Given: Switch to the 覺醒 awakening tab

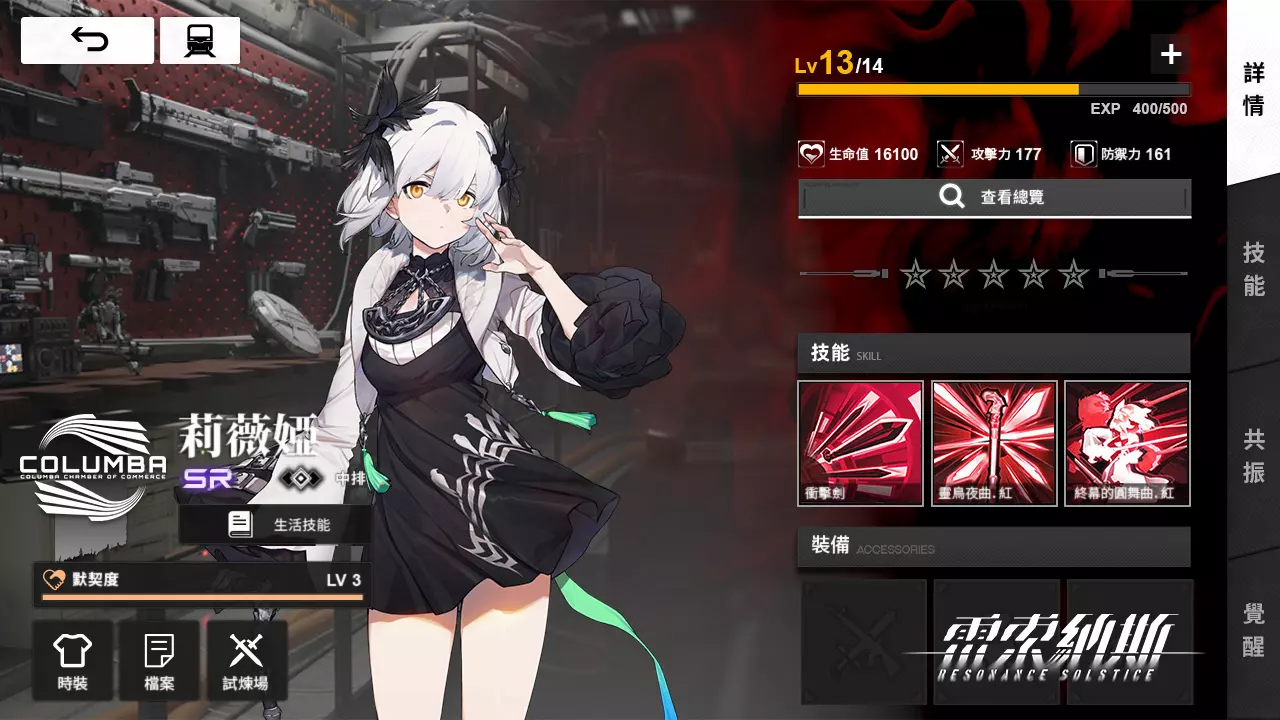Looking at the screenshot, I should tap(1254, 630).
